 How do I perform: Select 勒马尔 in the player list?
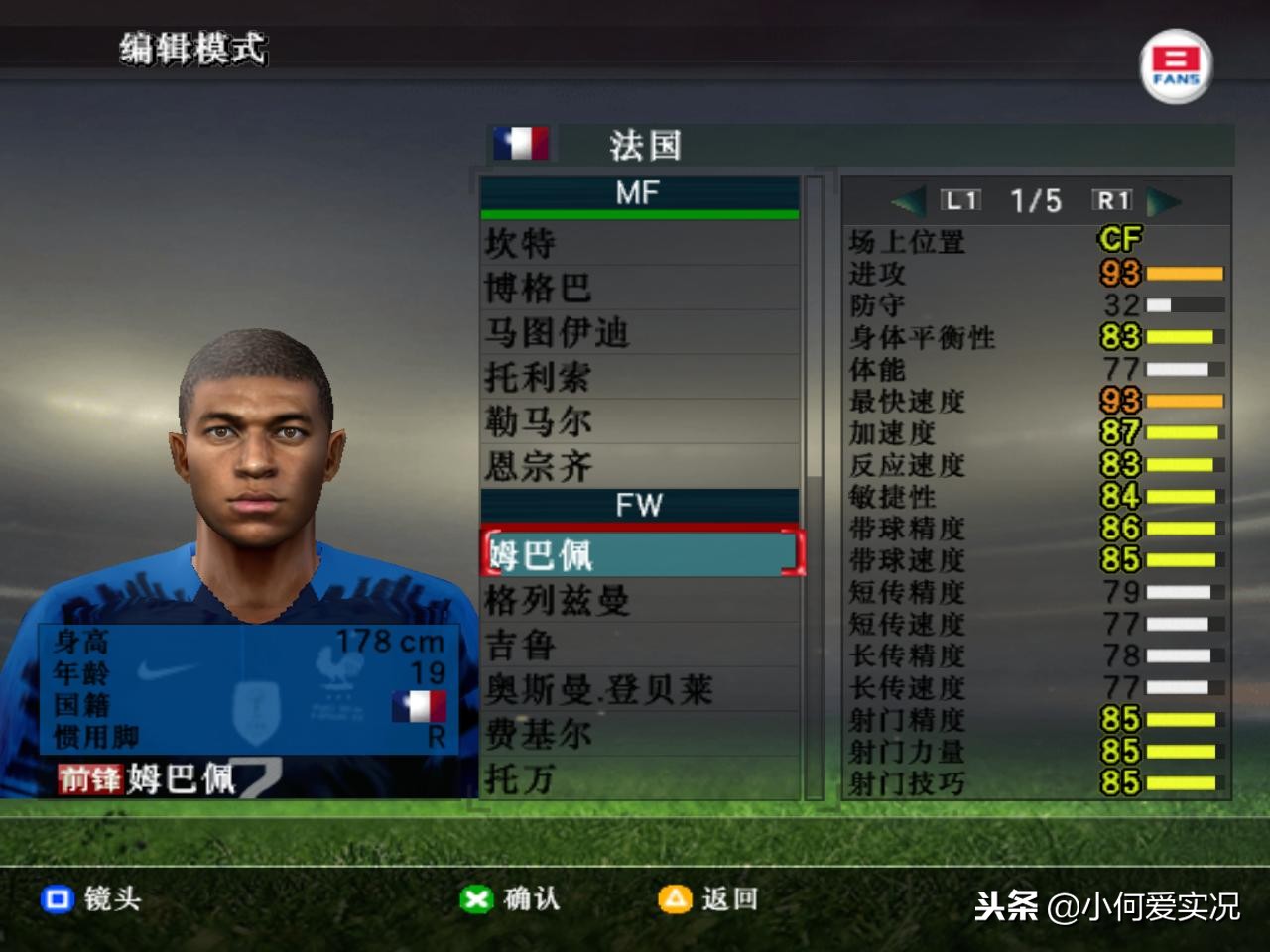pos(639,421)
